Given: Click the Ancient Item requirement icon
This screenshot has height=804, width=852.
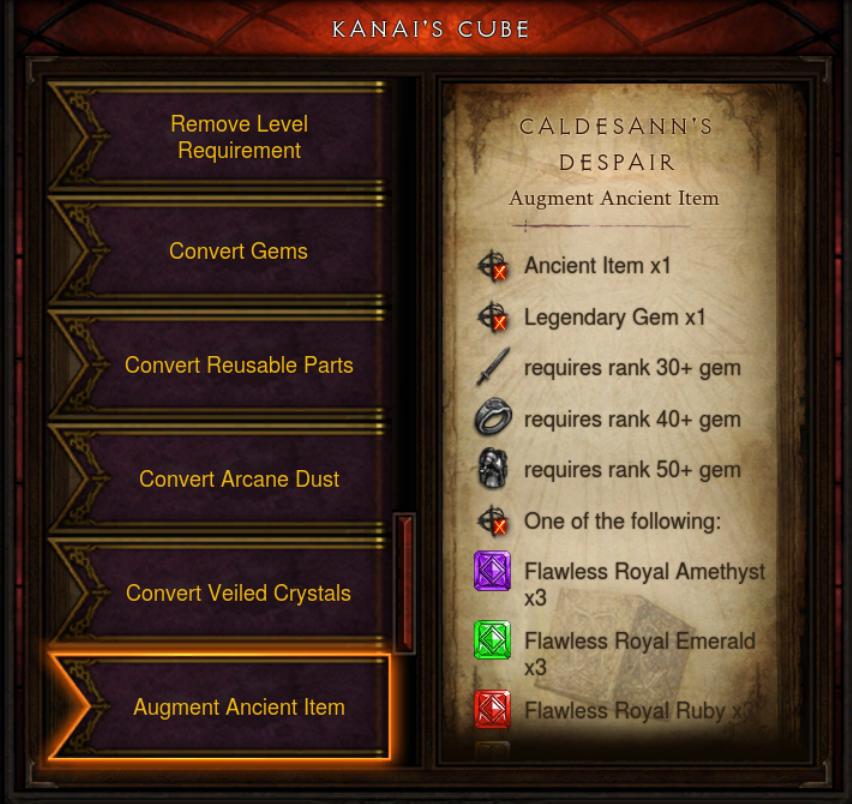Looking at the screenshot, I should tap(492, 267).
